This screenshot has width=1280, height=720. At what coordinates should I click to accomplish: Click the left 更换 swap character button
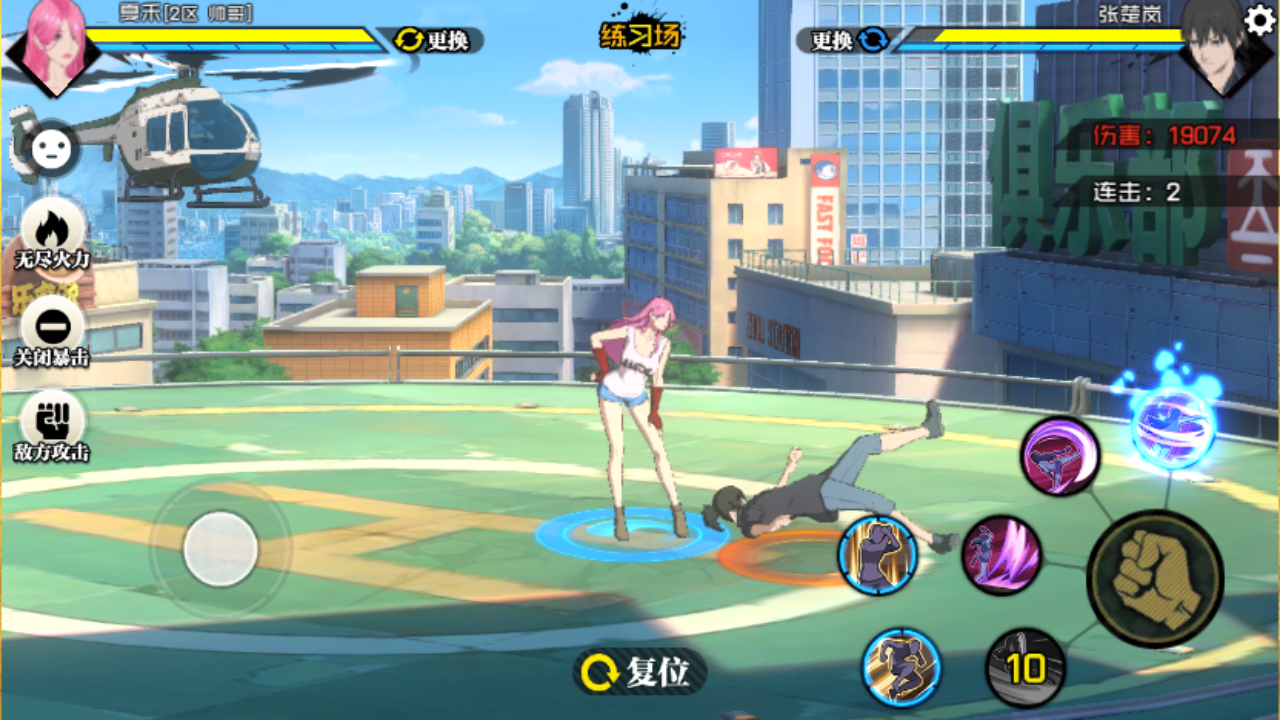[x=435, y=40]
